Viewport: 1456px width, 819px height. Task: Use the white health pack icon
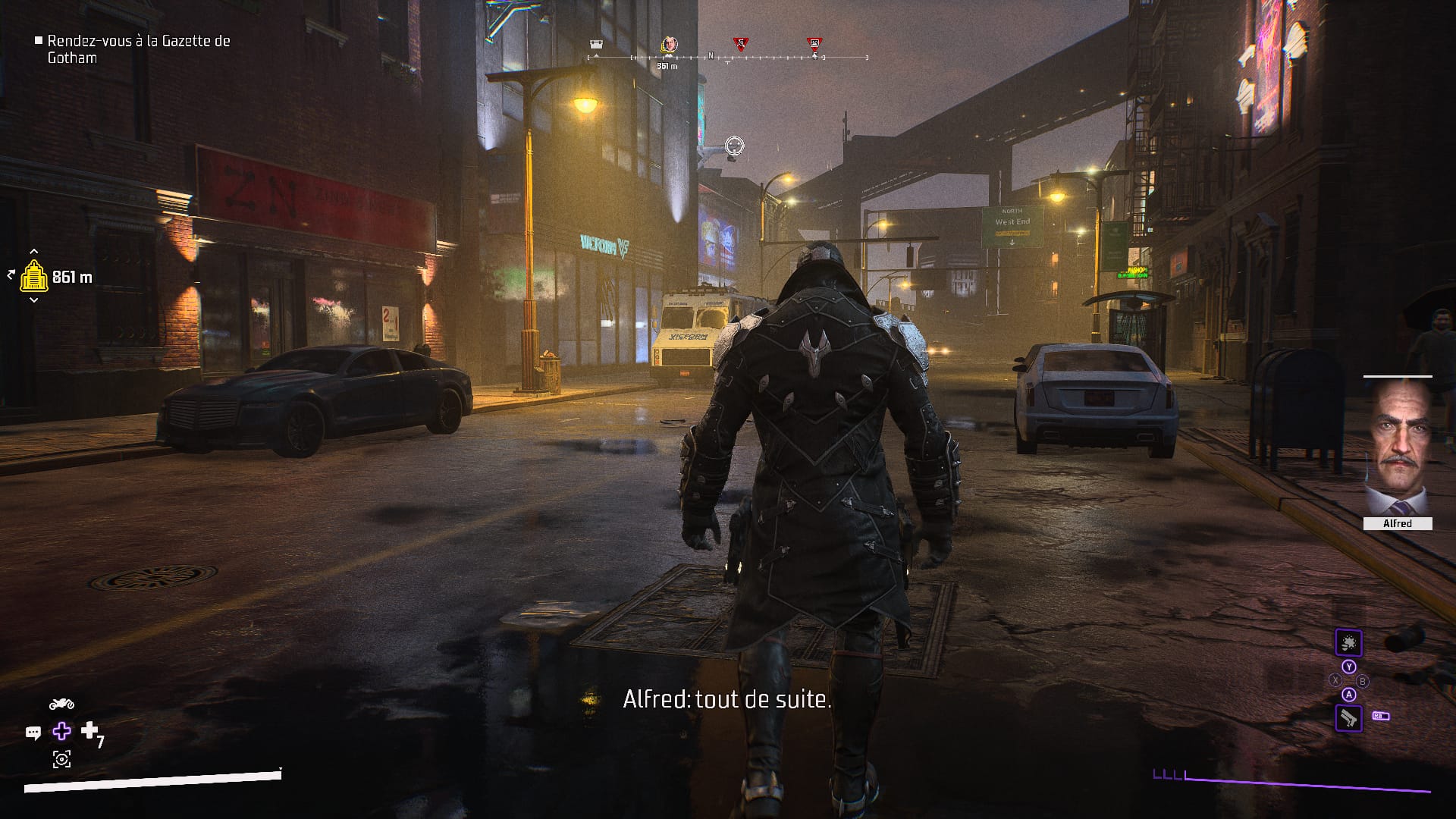[89, 730]
